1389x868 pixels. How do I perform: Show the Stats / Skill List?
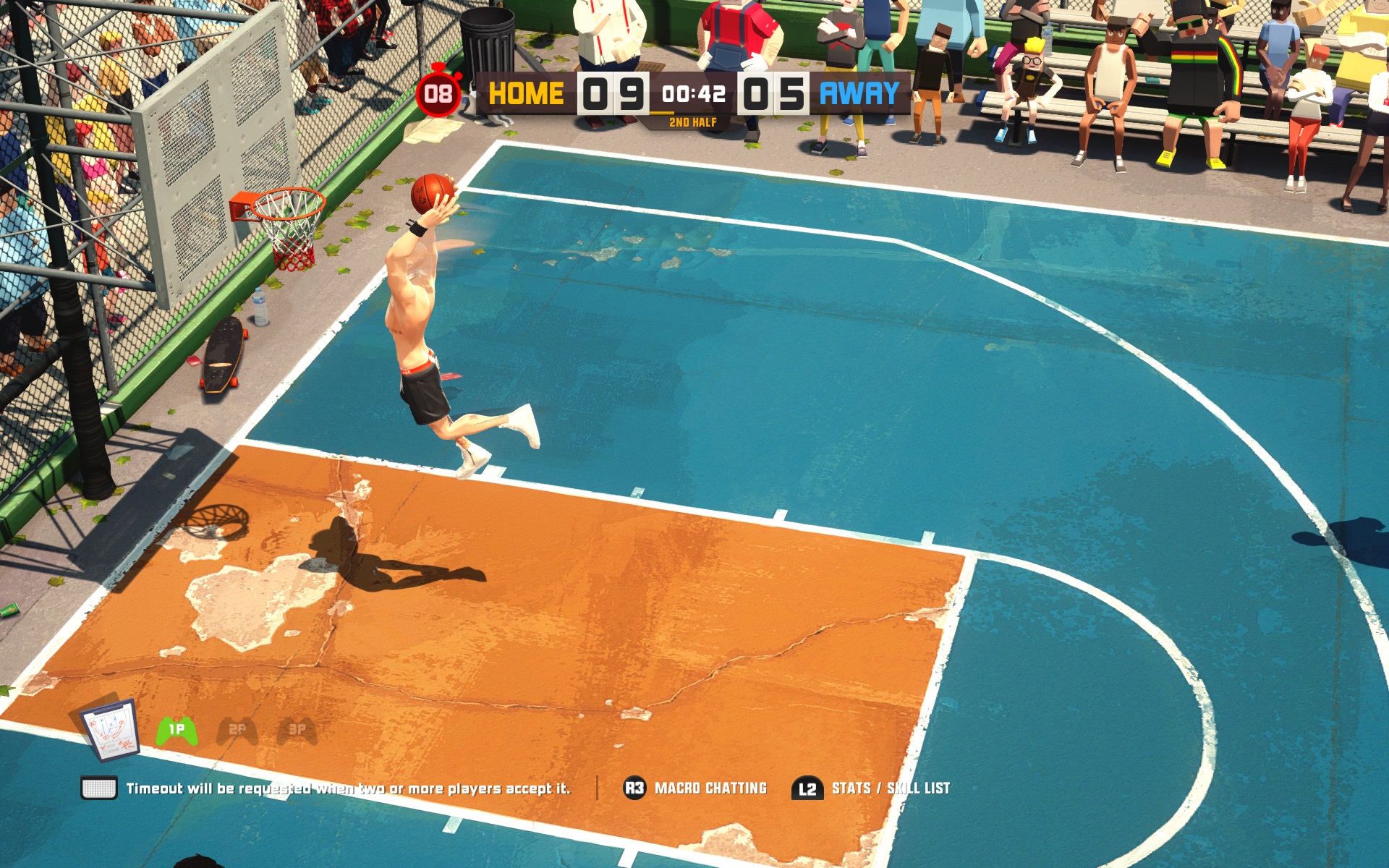click(871, 788)
